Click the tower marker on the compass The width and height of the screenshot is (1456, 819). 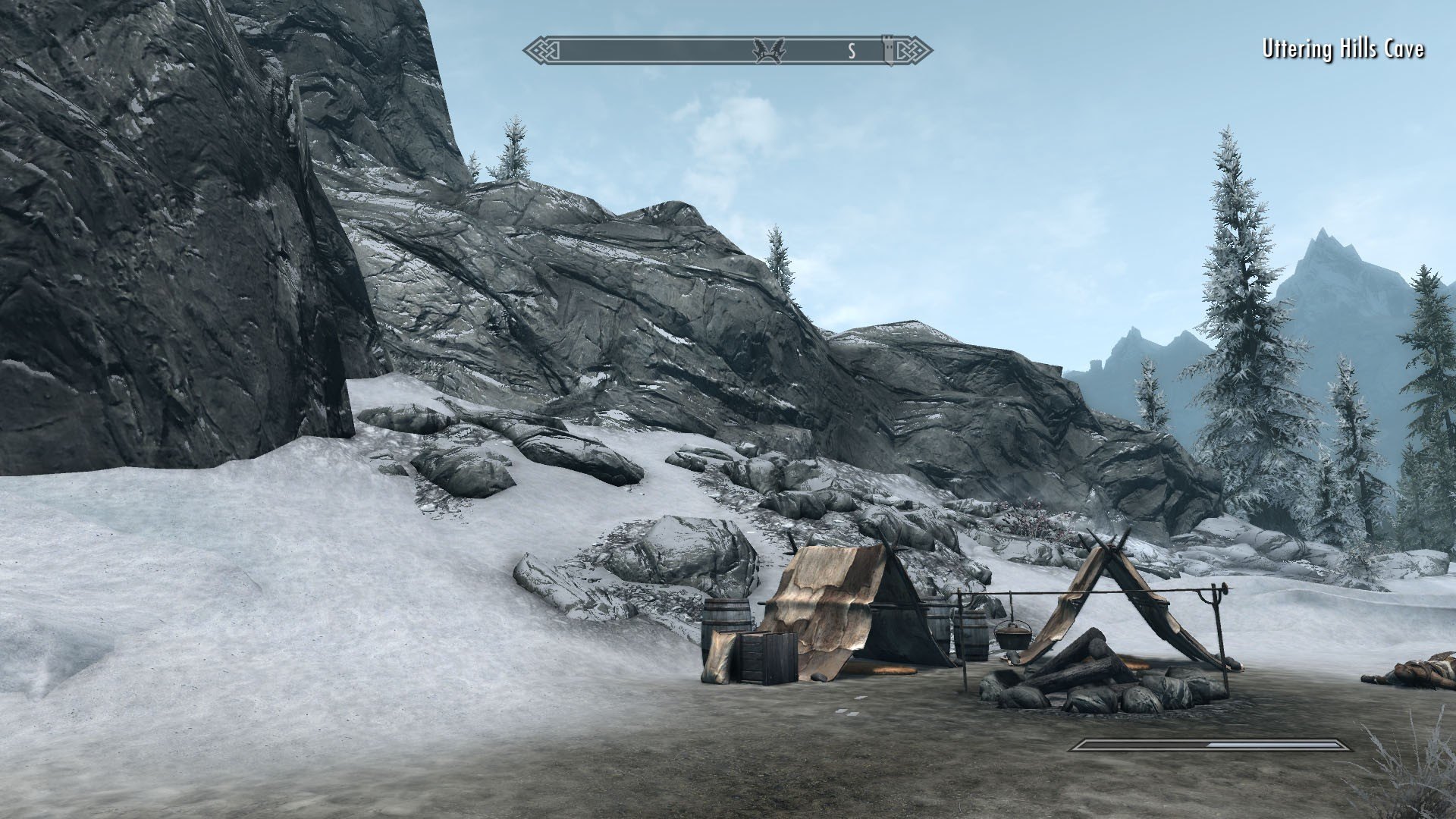coord(889,49)
